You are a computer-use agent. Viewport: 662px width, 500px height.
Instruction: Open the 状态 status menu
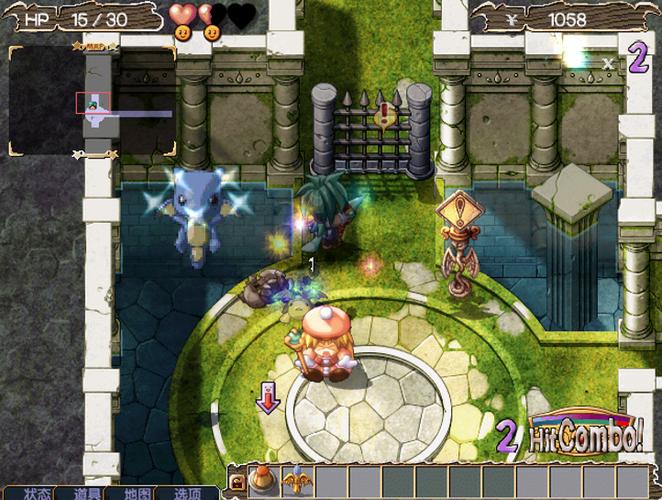pos(37,493)
